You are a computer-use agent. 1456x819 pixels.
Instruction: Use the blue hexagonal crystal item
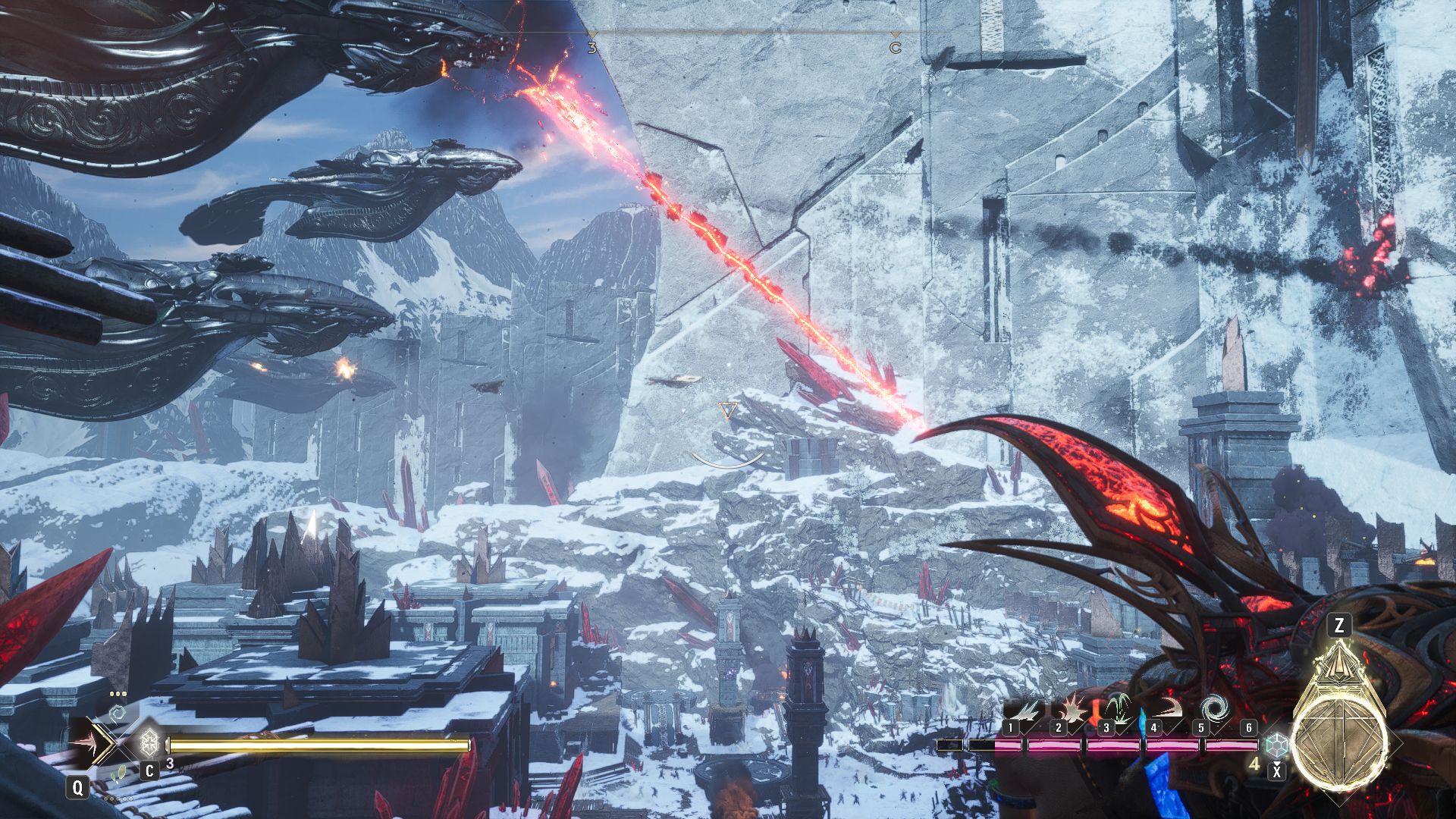(x=1278, y=744)
